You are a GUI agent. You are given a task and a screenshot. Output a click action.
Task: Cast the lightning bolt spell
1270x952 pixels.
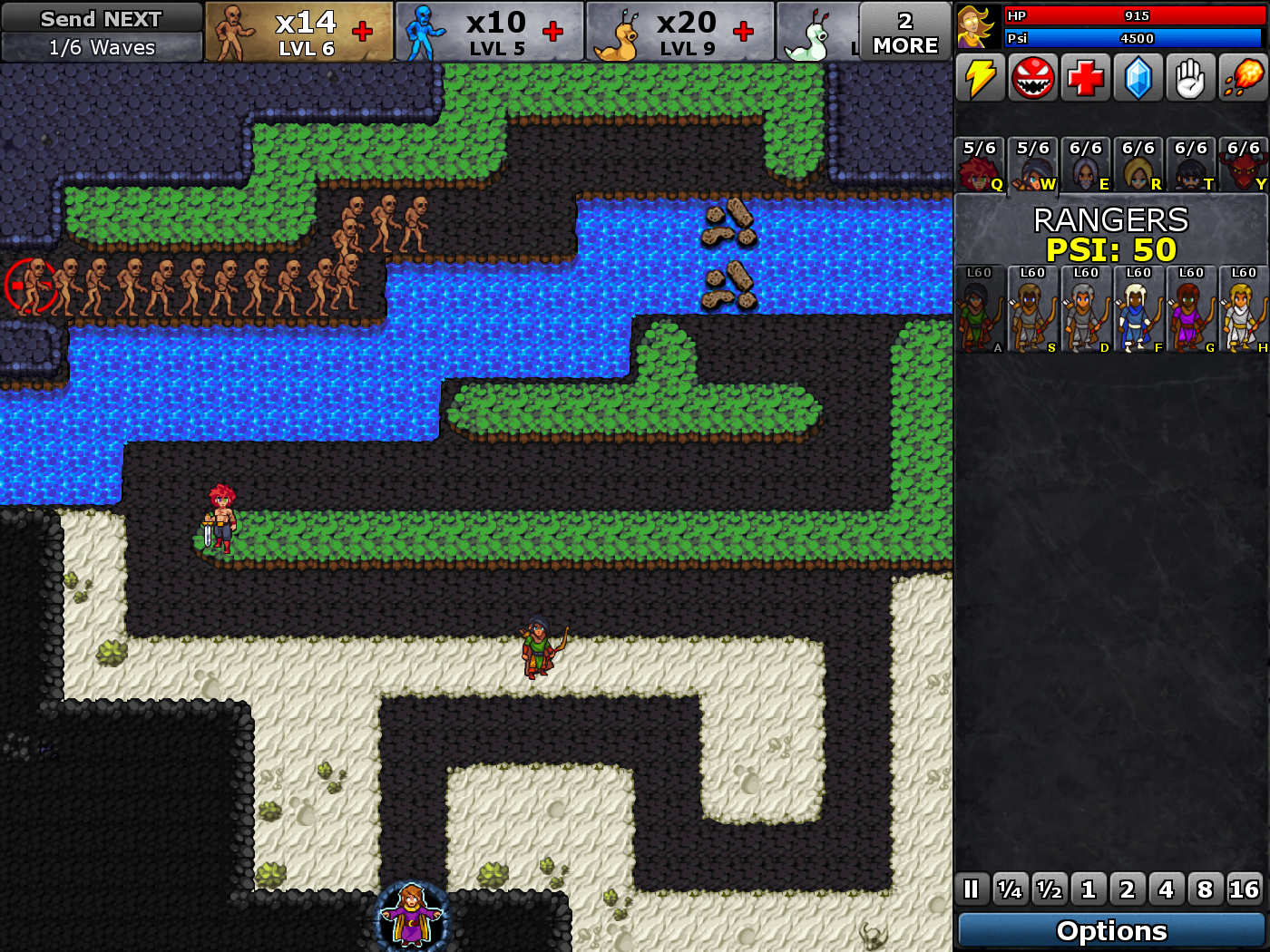(980, 78)
